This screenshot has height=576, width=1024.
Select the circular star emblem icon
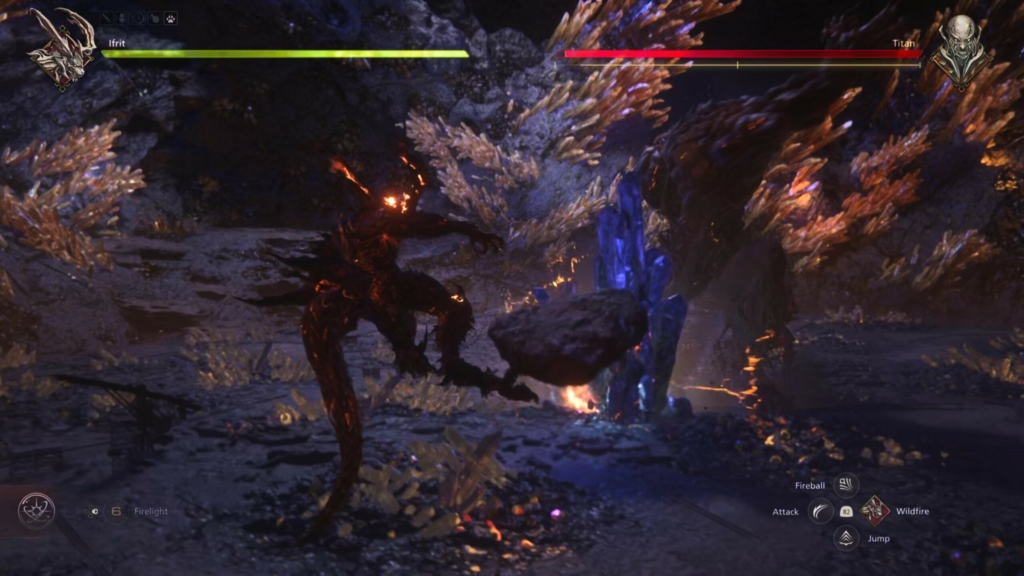point(36,511)
